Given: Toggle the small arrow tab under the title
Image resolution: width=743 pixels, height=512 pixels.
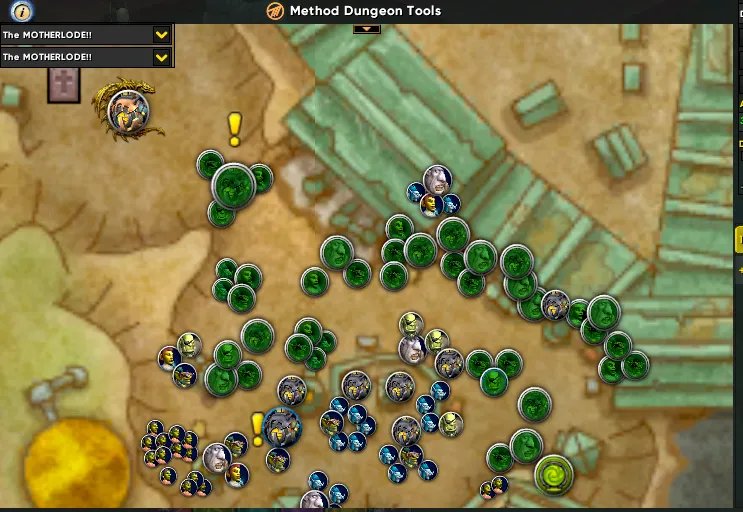Looking at the screenshot, I should tap(367, 28).
